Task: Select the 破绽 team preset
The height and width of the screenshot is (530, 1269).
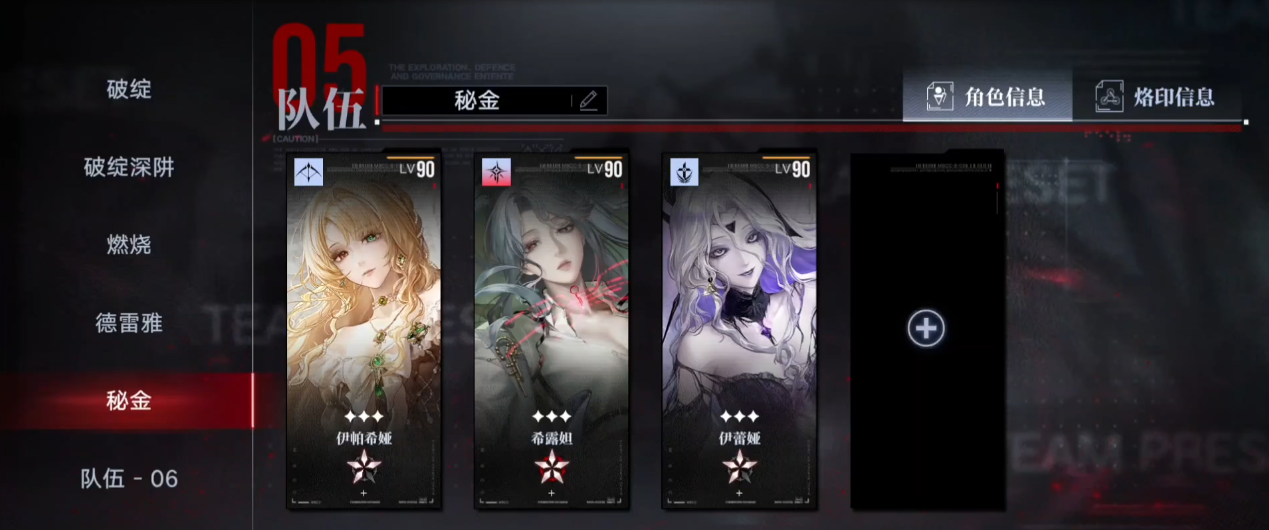Action: pyautogui.click(x=129, y=89)
